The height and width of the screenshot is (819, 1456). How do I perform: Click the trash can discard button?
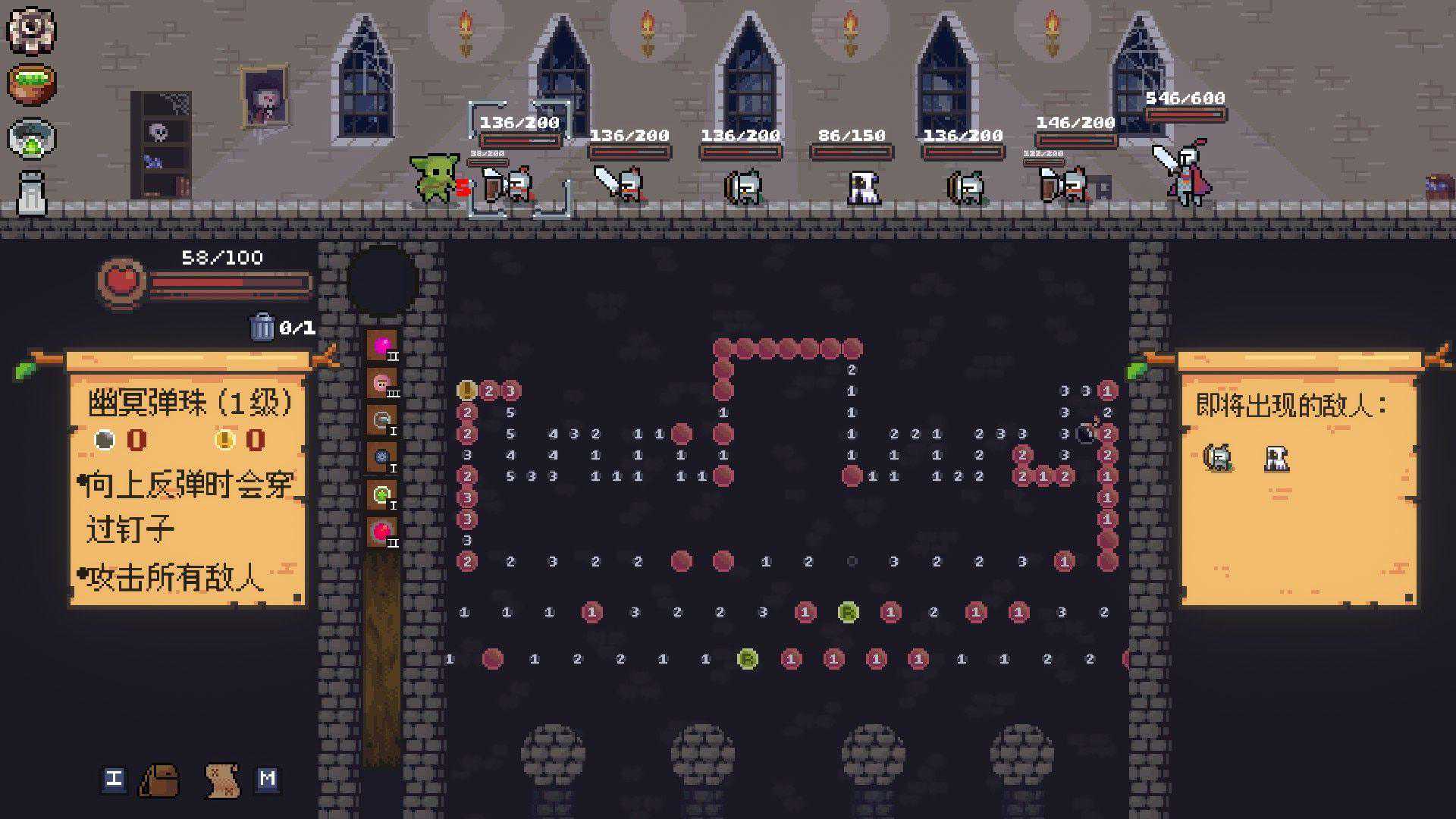point(262,327)
